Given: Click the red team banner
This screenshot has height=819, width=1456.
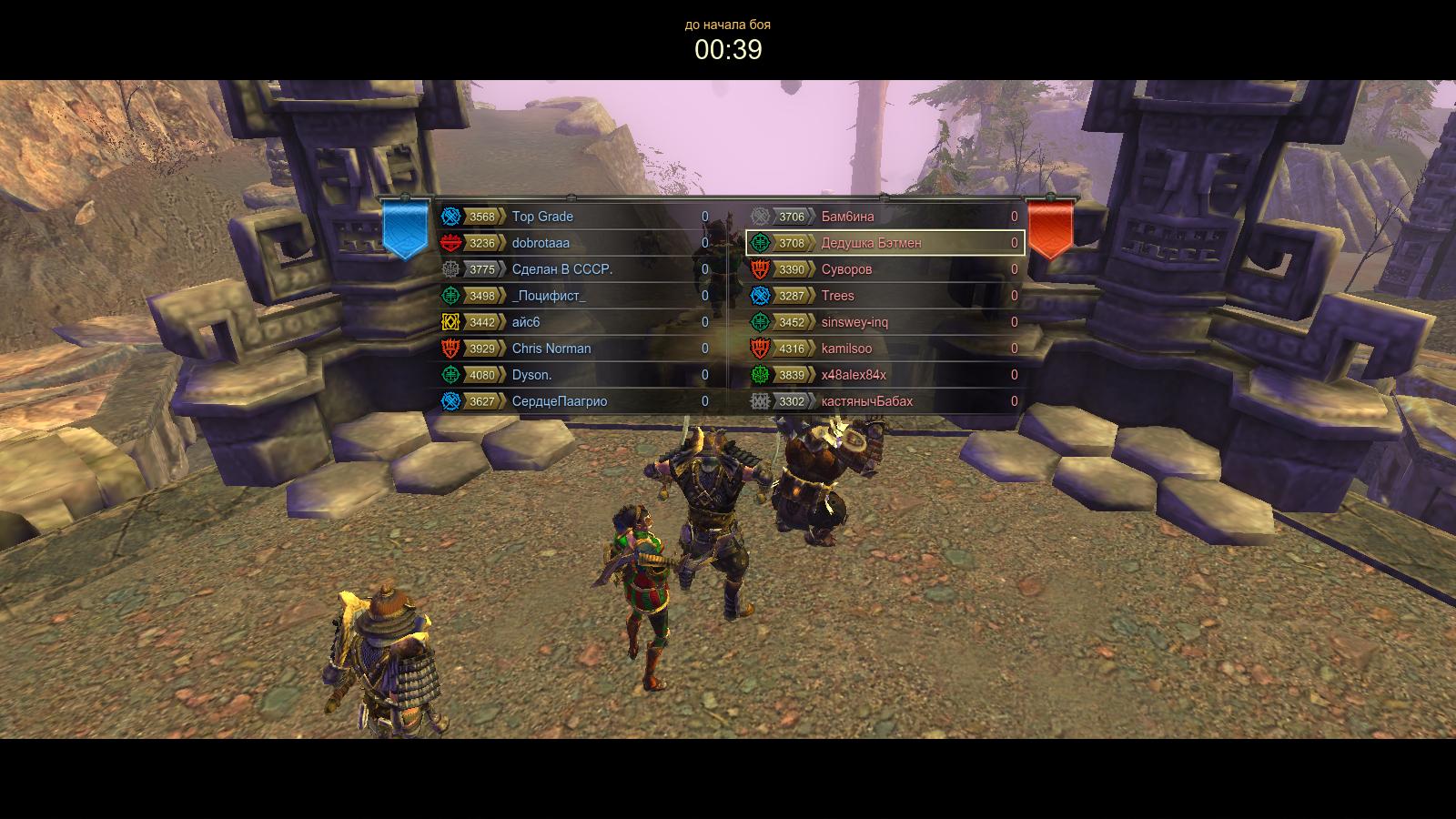Looking at the screenshot, I should [1050, 227].
